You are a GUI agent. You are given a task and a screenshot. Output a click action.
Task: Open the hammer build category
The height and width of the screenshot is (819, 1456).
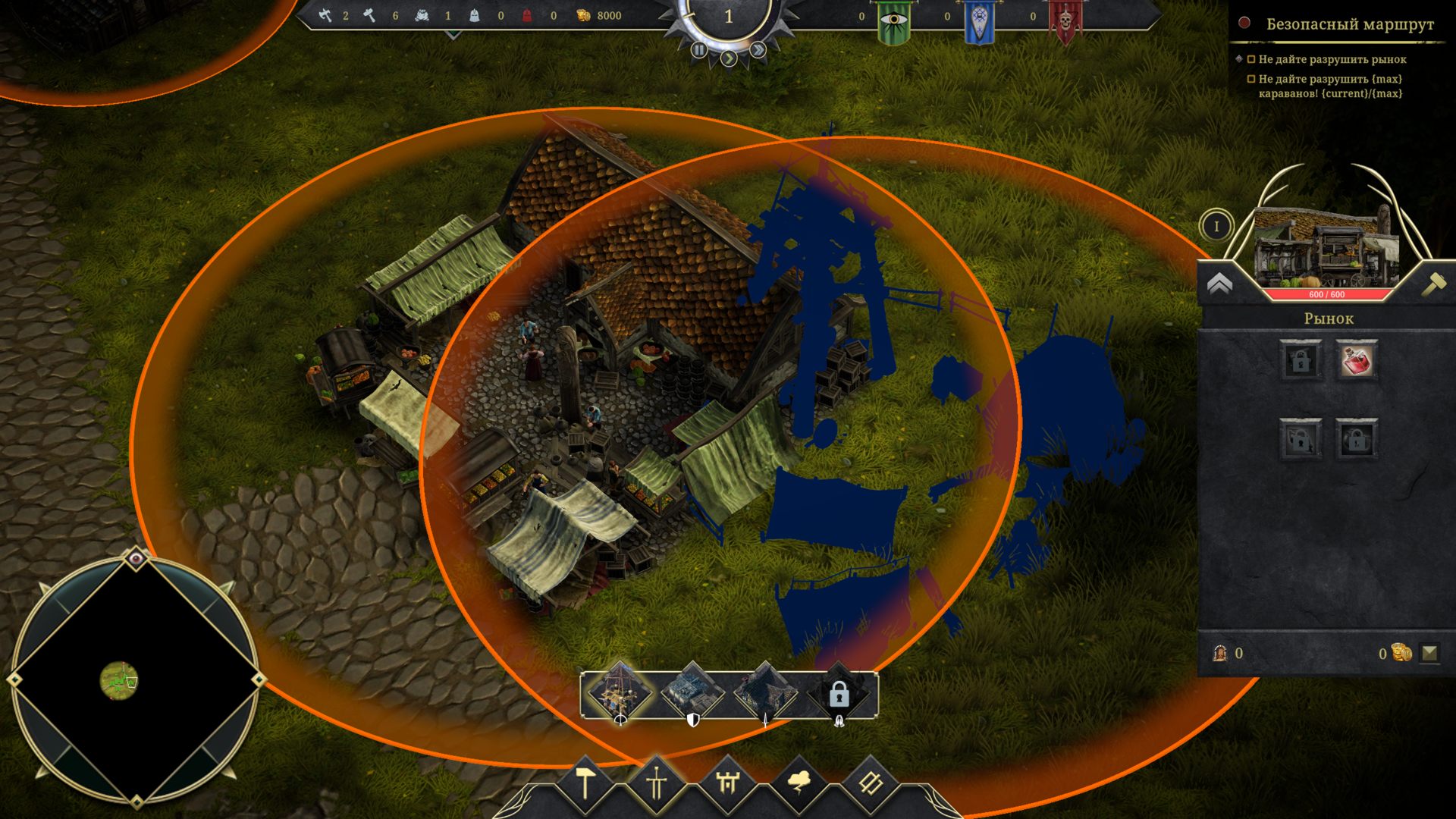(x=585, y=782)
